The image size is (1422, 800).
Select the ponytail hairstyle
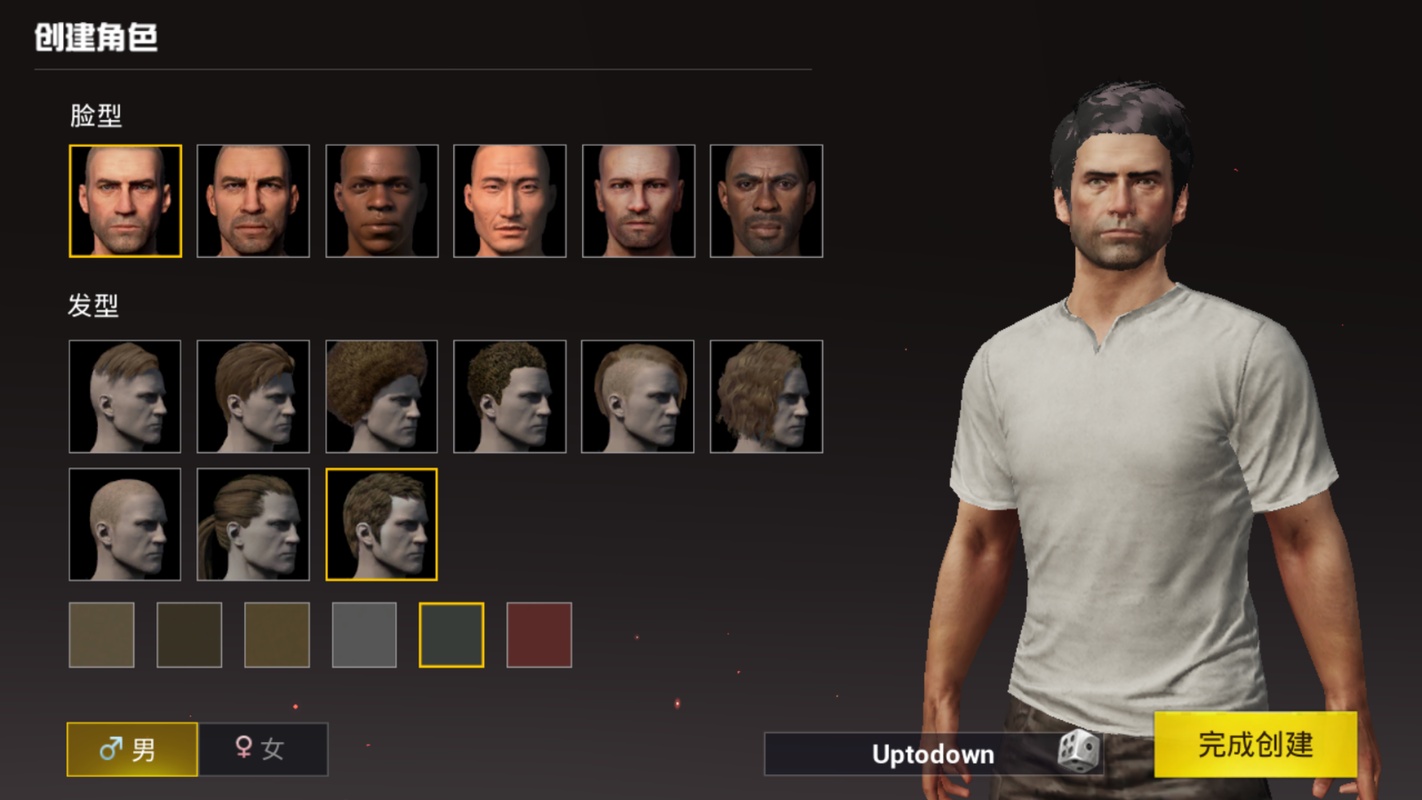[253, 524]
